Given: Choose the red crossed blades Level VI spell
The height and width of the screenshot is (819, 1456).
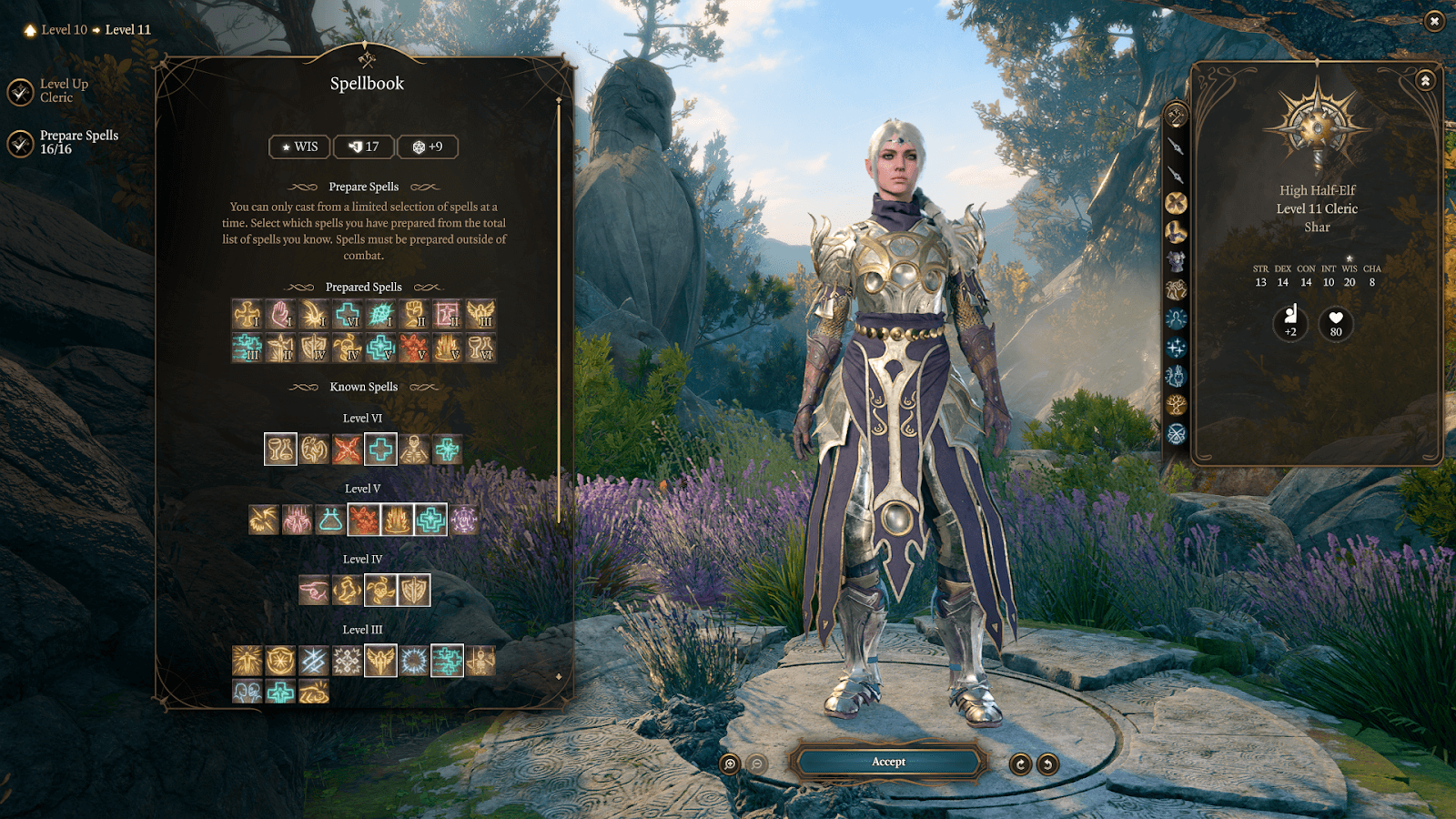Looking at the screenshot, I should [347, 450].
